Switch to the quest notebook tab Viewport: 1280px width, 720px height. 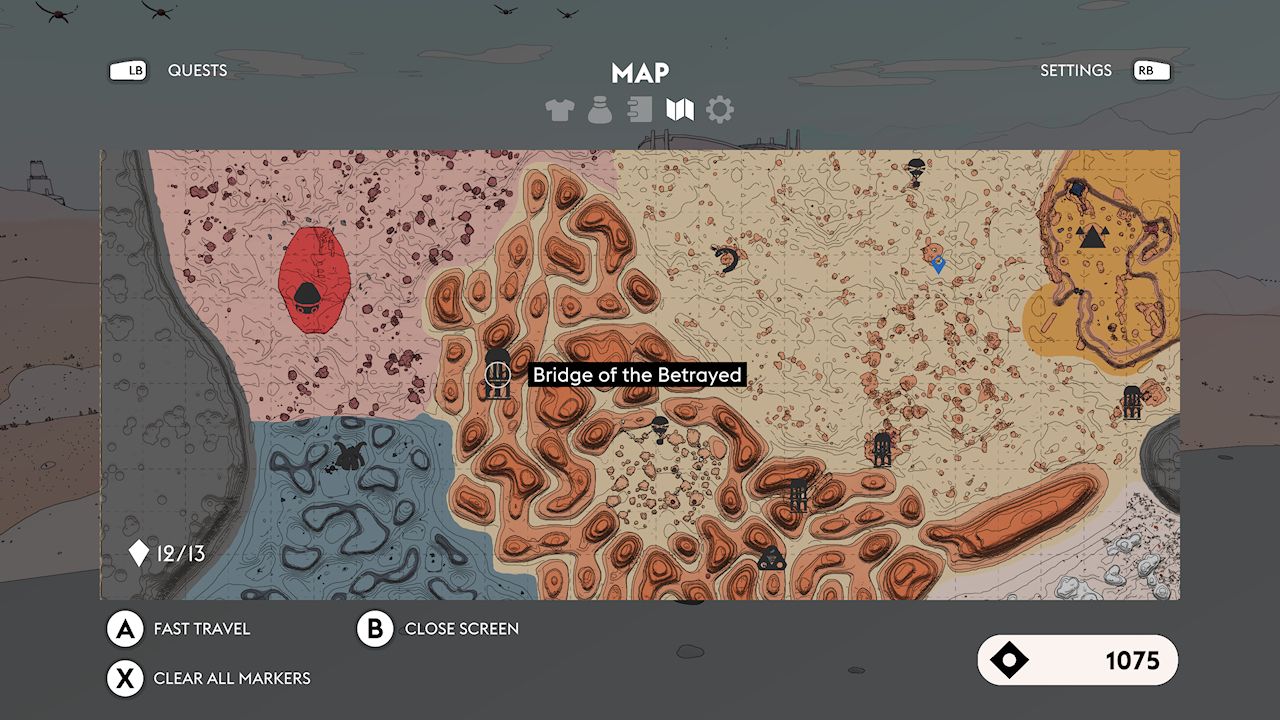click(640, 110)
